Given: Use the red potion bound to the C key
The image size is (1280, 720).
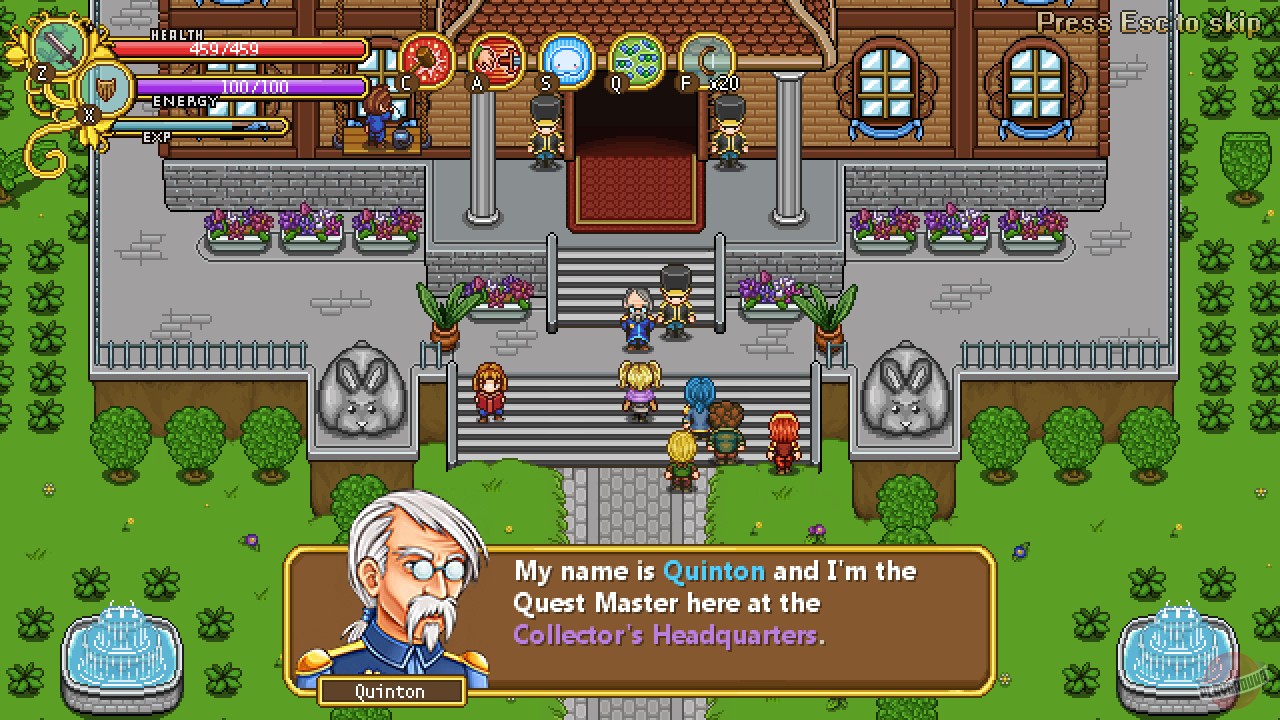Looking at the screenshot, I should [x=427, y=55].
